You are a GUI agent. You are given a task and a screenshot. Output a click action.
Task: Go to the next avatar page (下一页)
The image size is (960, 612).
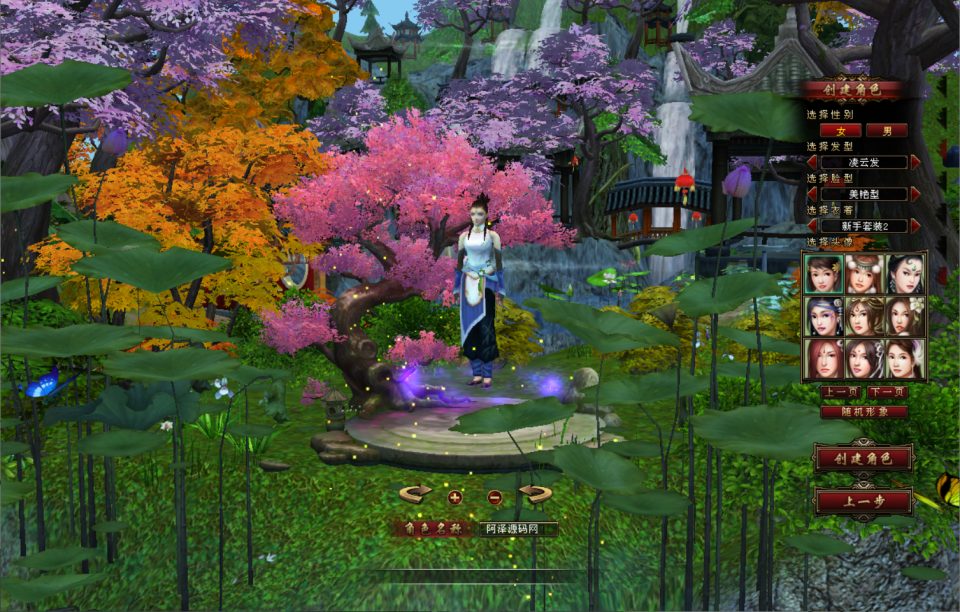point(886,392)
